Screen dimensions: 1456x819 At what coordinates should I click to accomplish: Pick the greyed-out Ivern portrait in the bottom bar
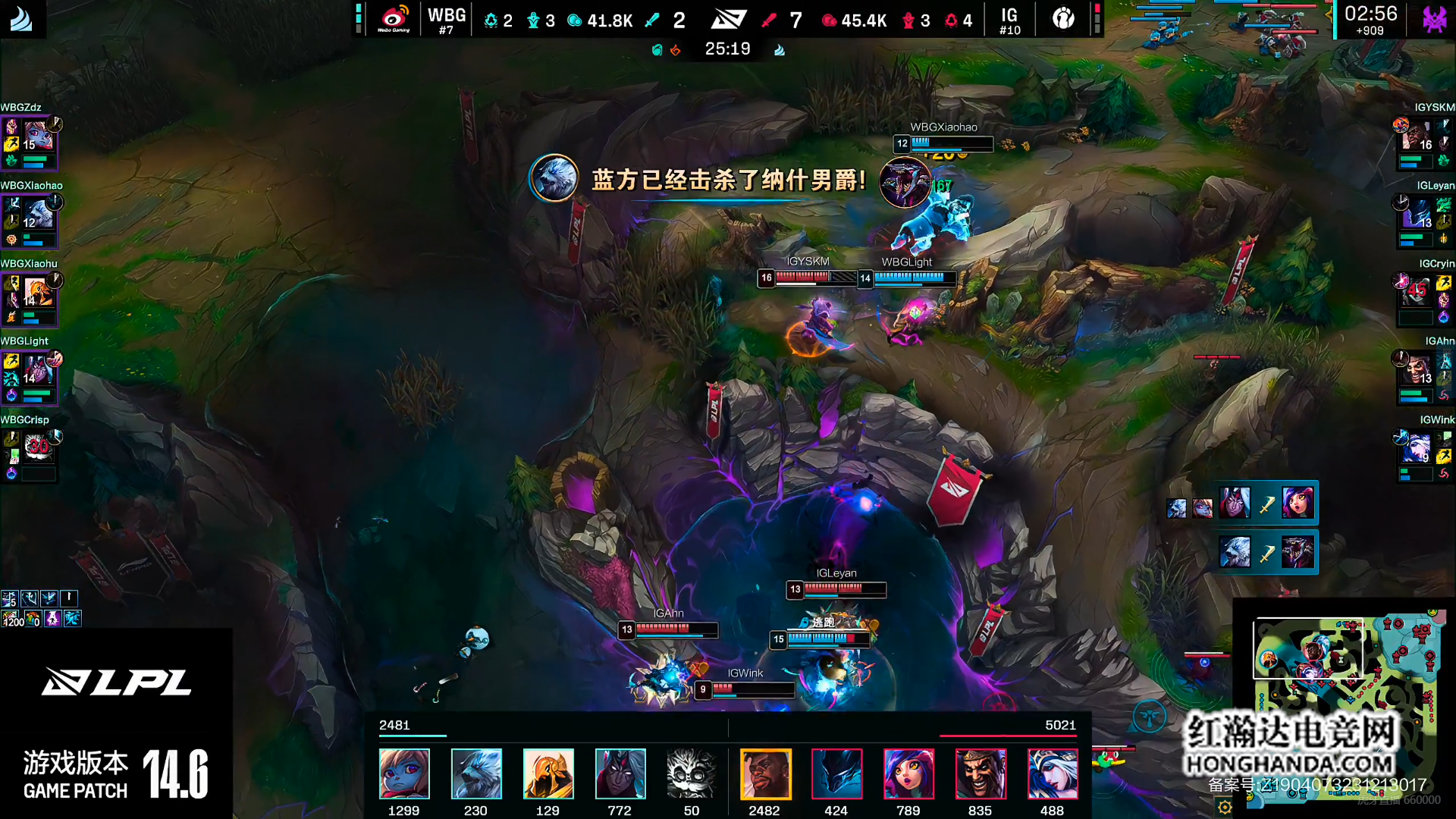click(x=691, y=773)
